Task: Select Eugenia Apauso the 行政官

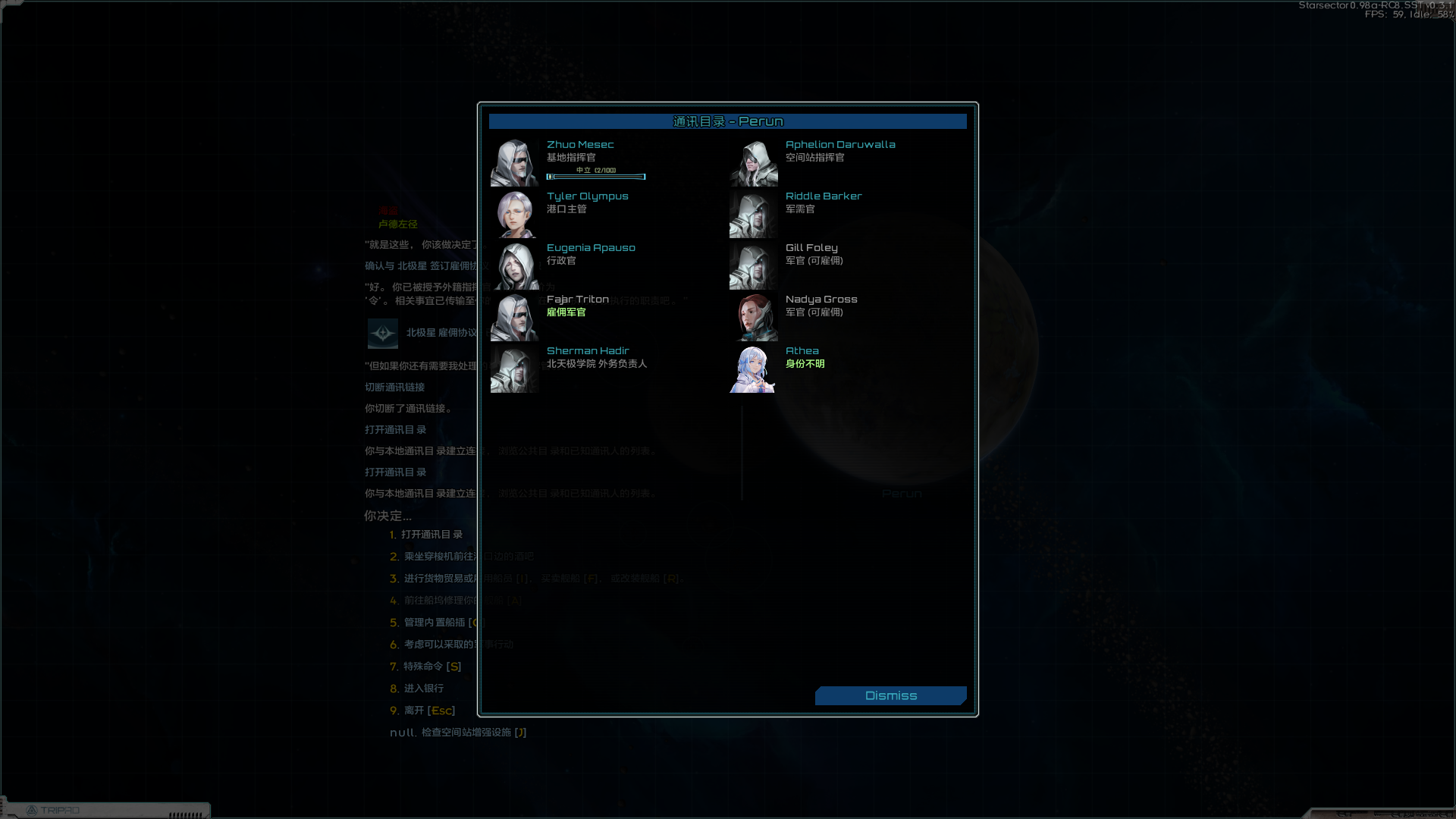Action: [591, 247]
